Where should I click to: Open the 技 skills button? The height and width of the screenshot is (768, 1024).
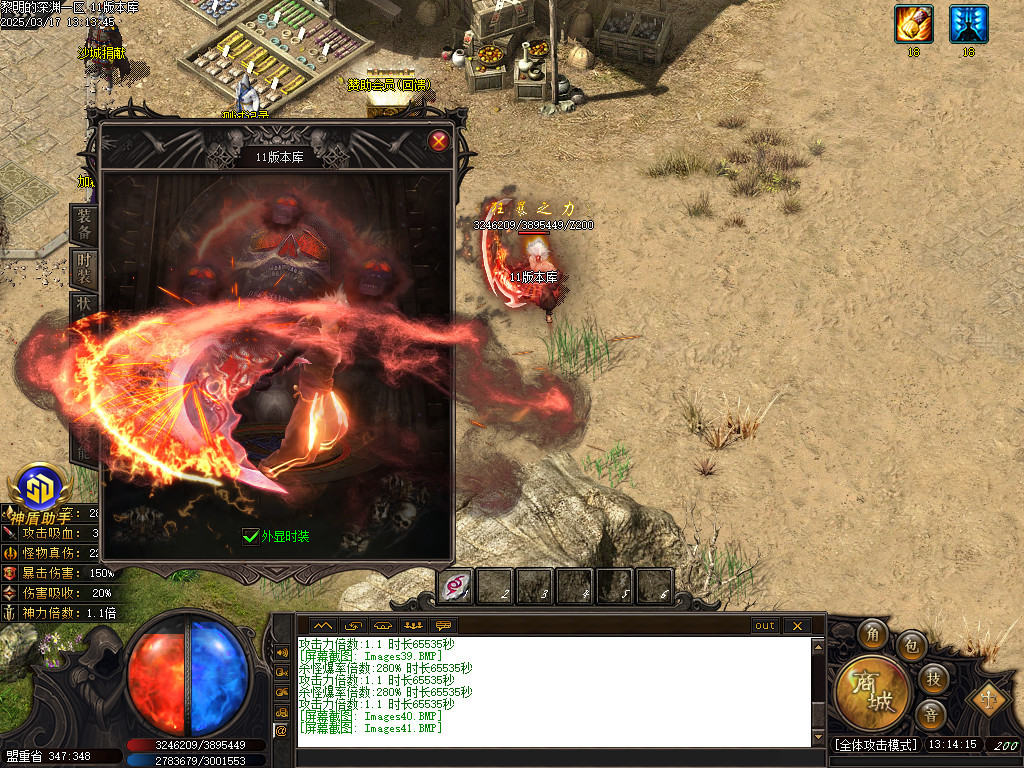932,679
